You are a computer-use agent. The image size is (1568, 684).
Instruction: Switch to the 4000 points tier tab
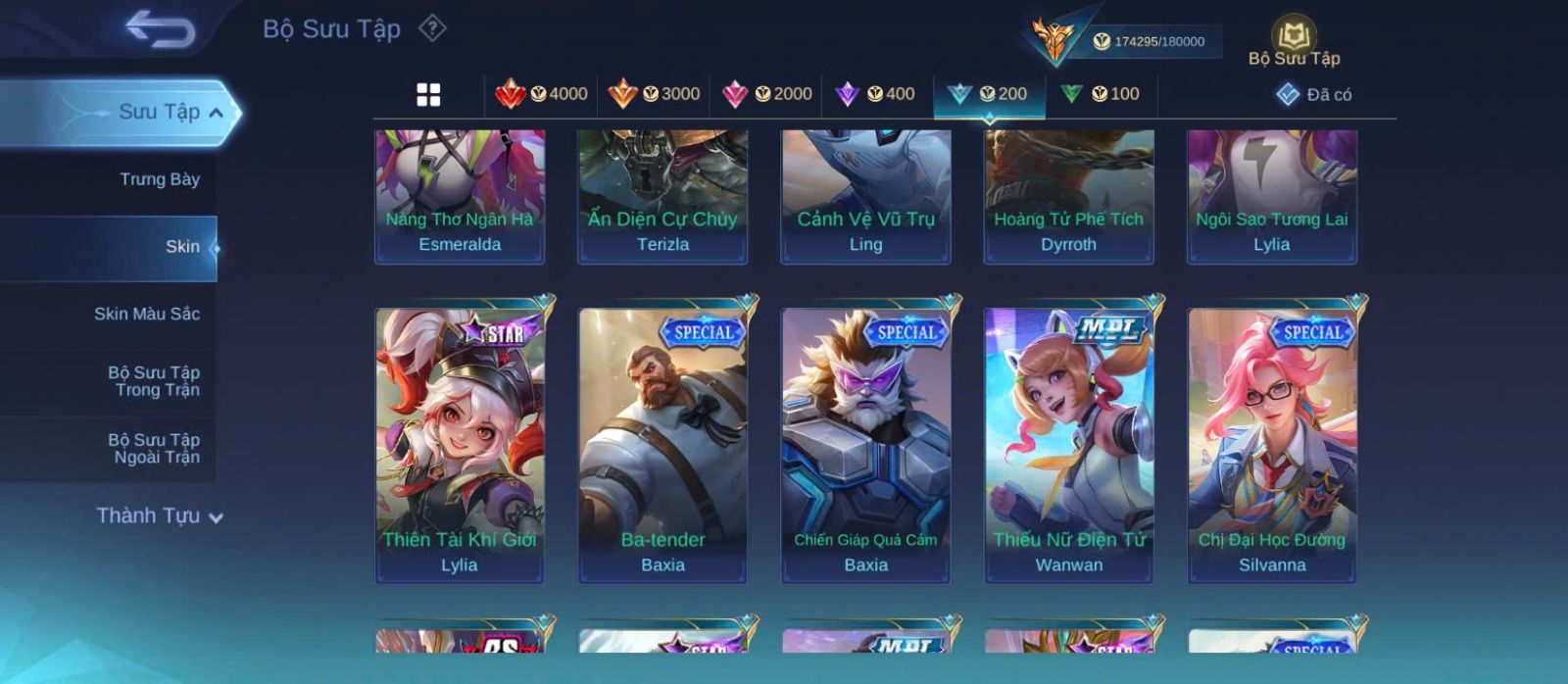[541, 94]
